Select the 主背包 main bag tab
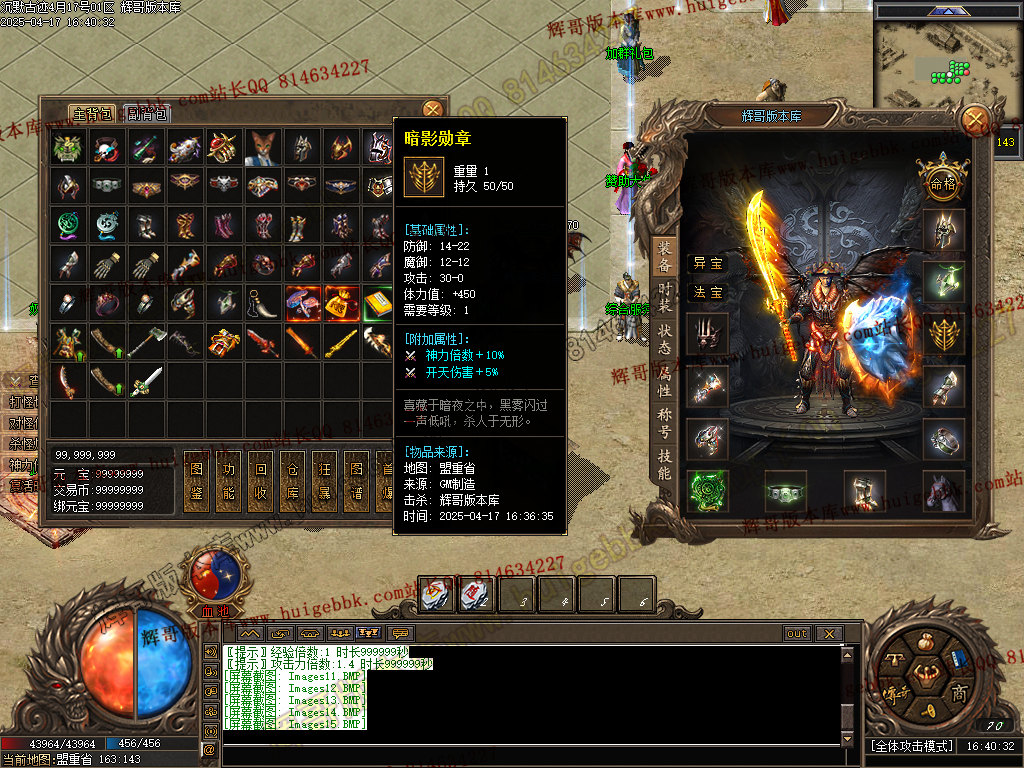1024x768 pixels. coord(92,113)
